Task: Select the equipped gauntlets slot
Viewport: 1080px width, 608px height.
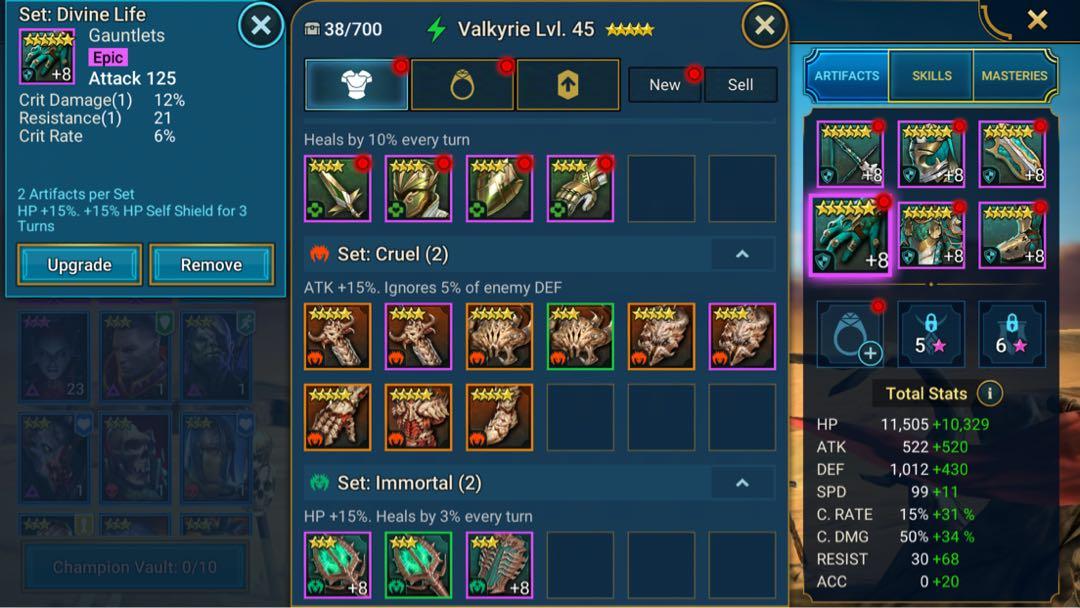Action: click(848, 235)
